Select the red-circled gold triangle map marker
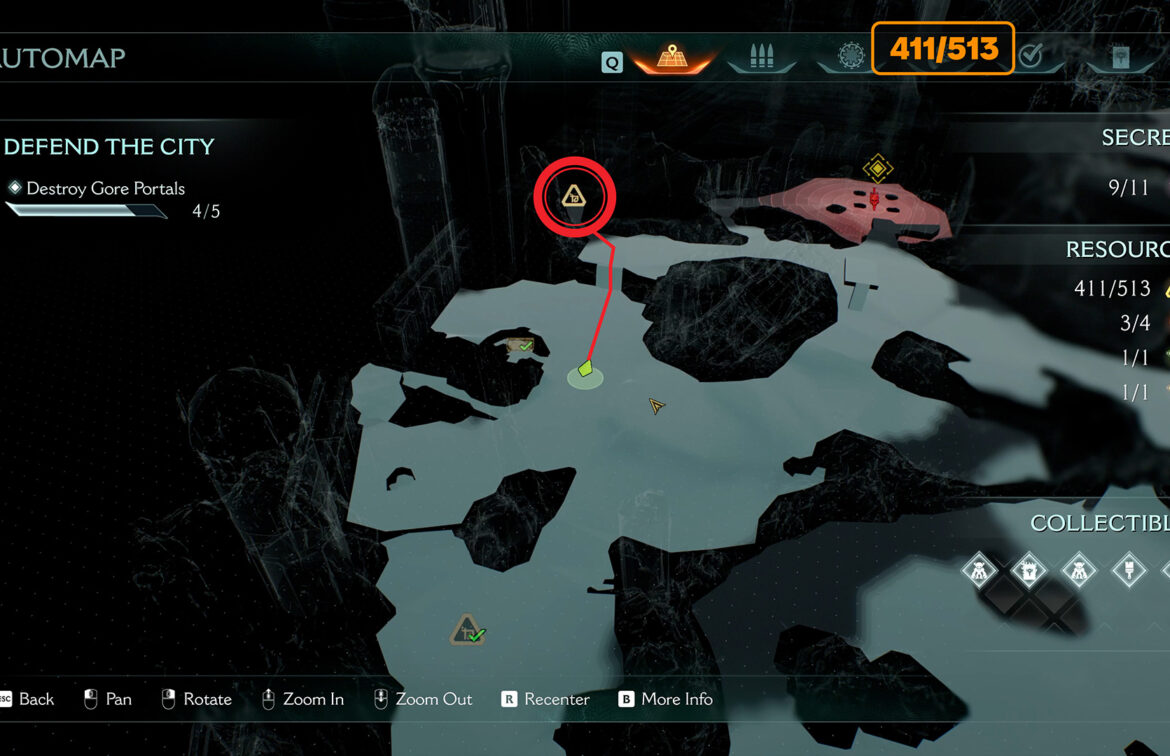The image size is (1170, 756). point(574,197)
